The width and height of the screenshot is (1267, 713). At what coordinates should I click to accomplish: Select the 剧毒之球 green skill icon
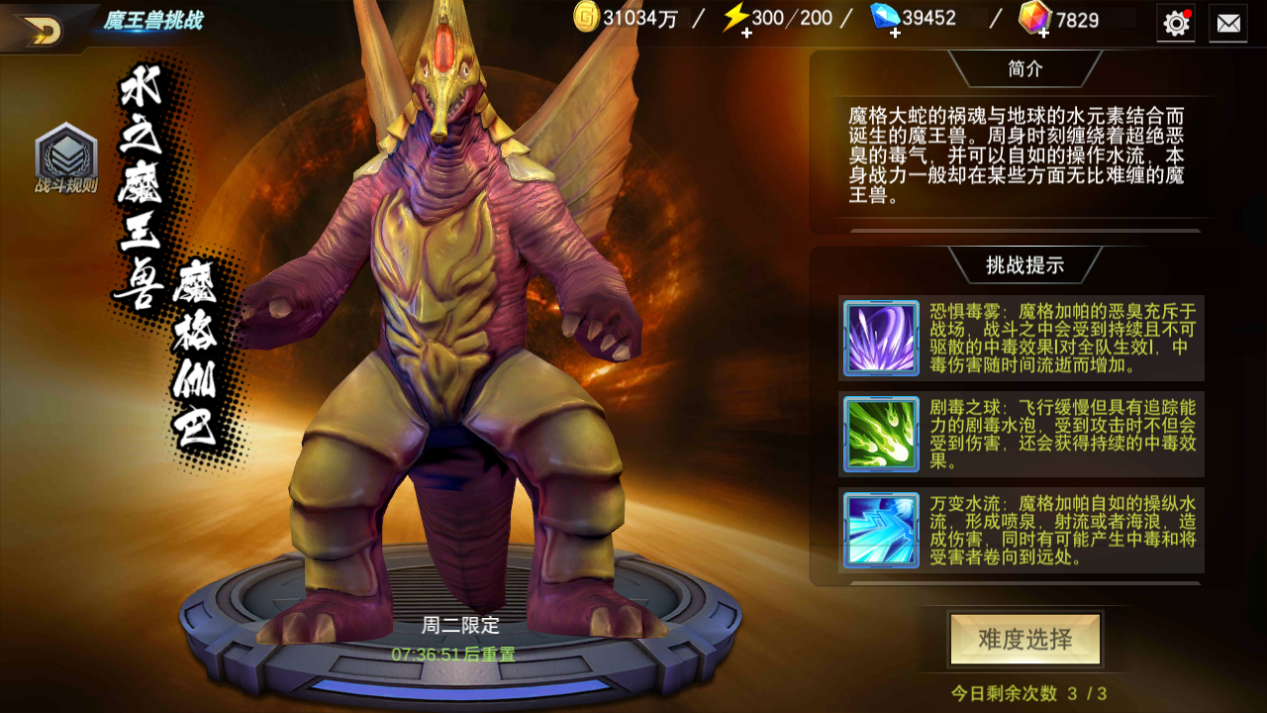(880, 433)
